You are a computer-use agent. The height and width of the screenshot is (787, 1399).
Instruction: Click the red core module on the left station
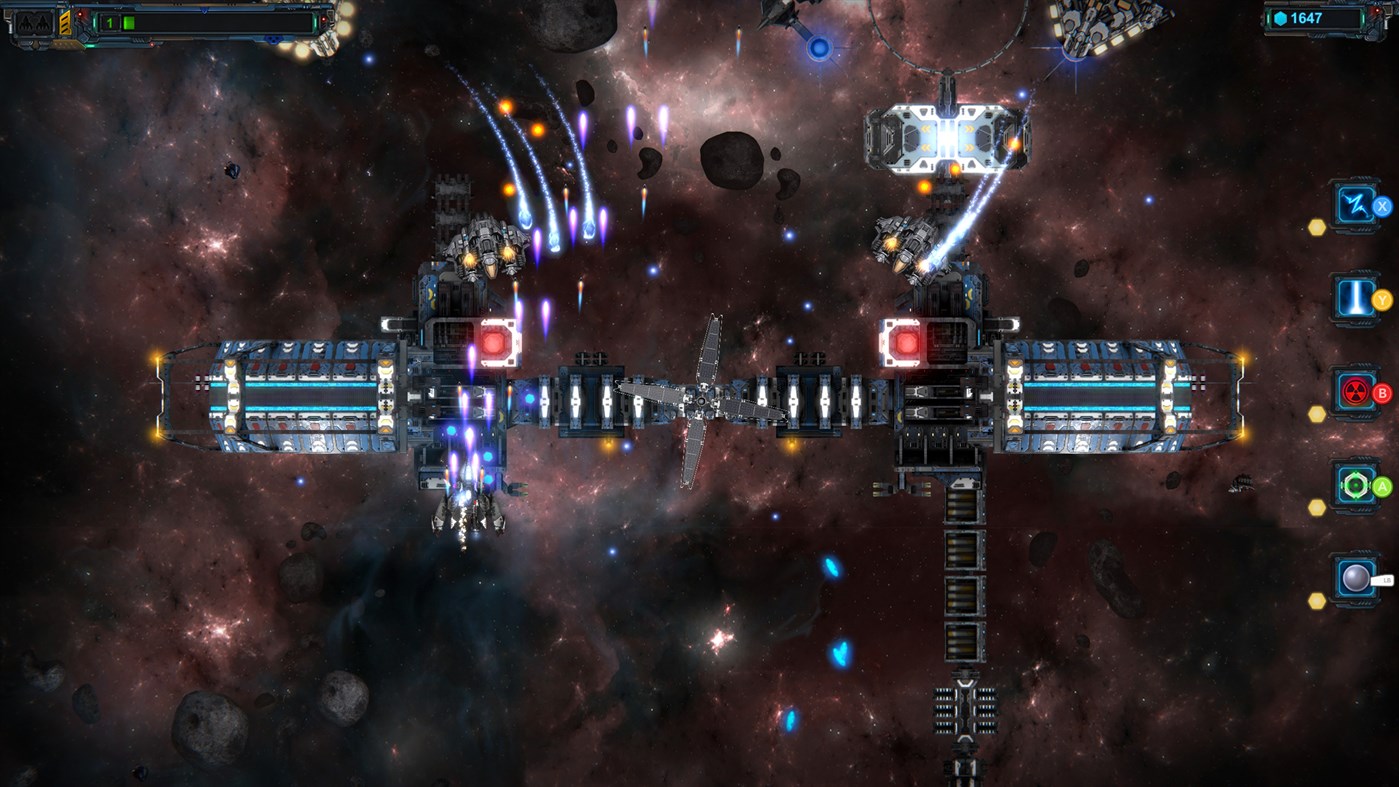[x=494, y=341]
